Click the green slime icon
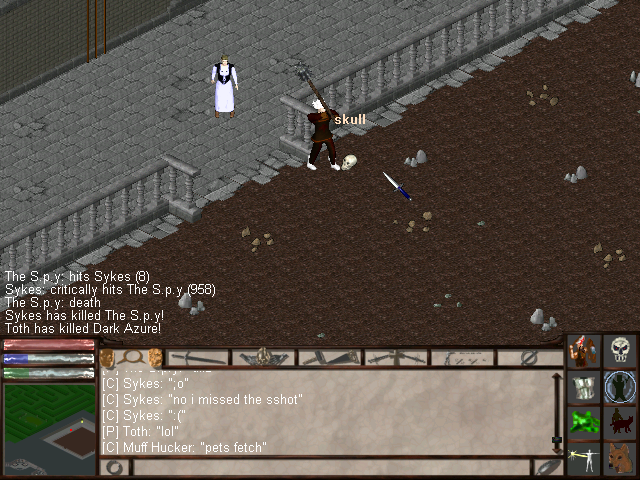This screenshot has height=480, width=640. (584, 421)
